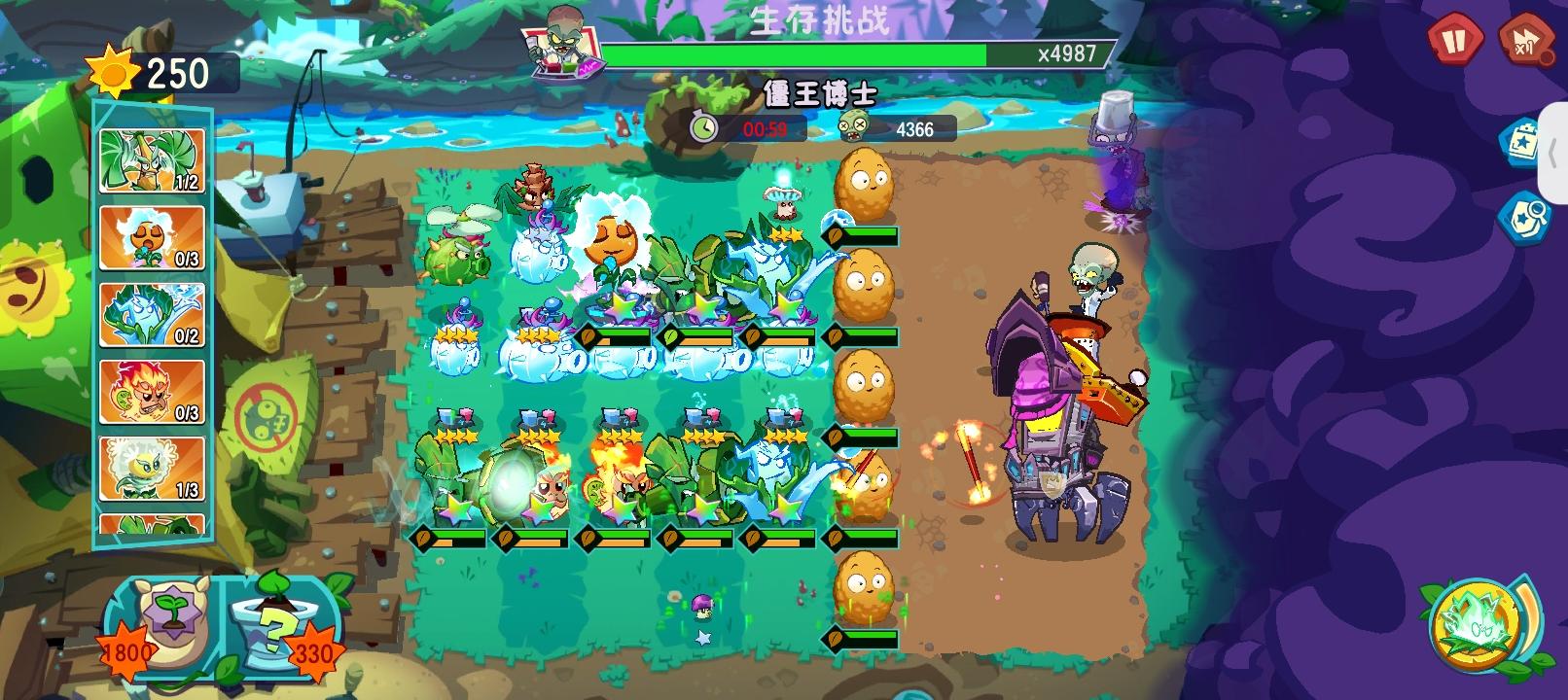This screenshot has height=700, width=1568.
Task: Collapse the side panel with the left chevron
Action: 1554,156
